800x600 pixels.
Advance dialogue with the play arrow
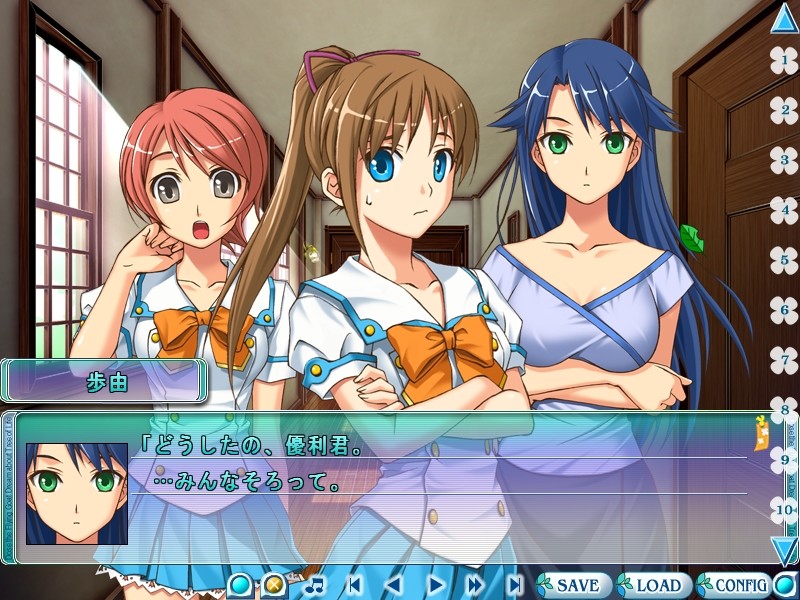coord(435,584)
